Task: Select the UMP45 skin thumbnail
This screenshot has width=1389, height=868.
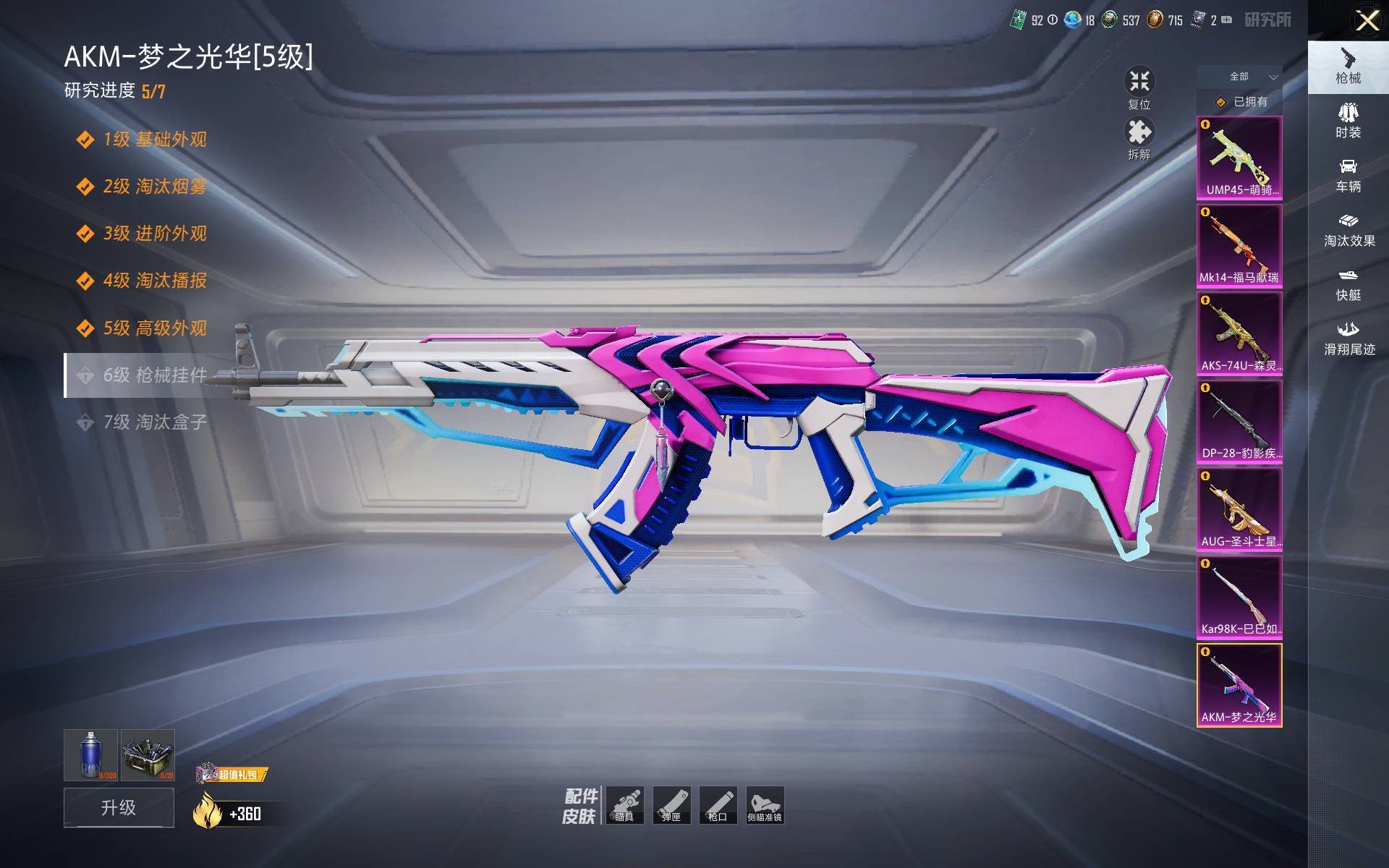Action: point(1239,158)
